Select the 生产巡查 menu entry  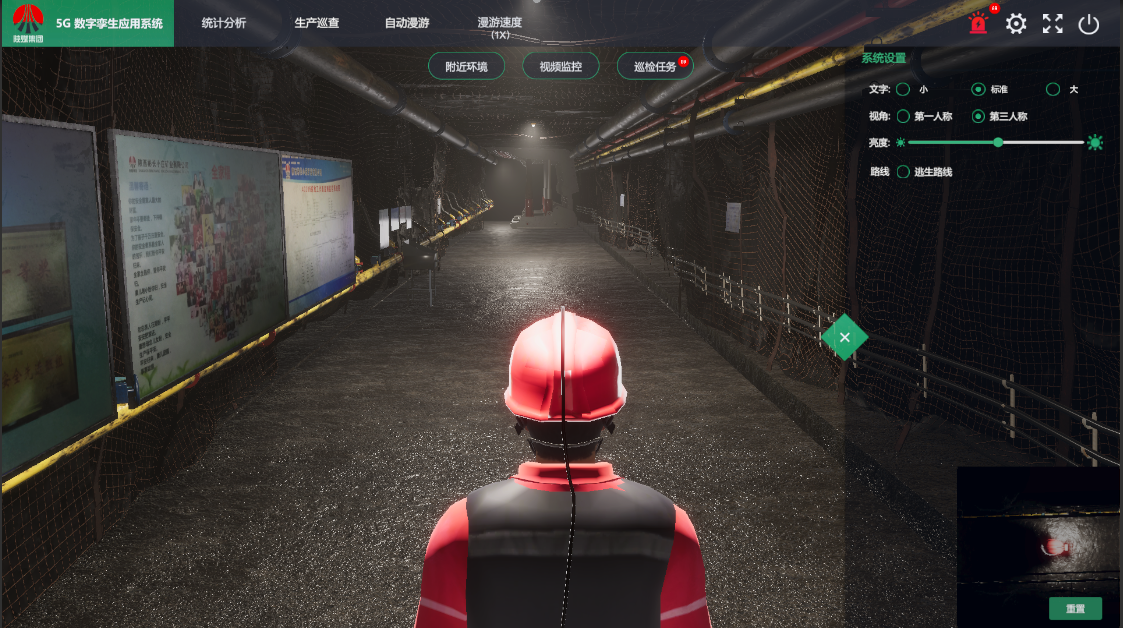[x=317, y=23]
